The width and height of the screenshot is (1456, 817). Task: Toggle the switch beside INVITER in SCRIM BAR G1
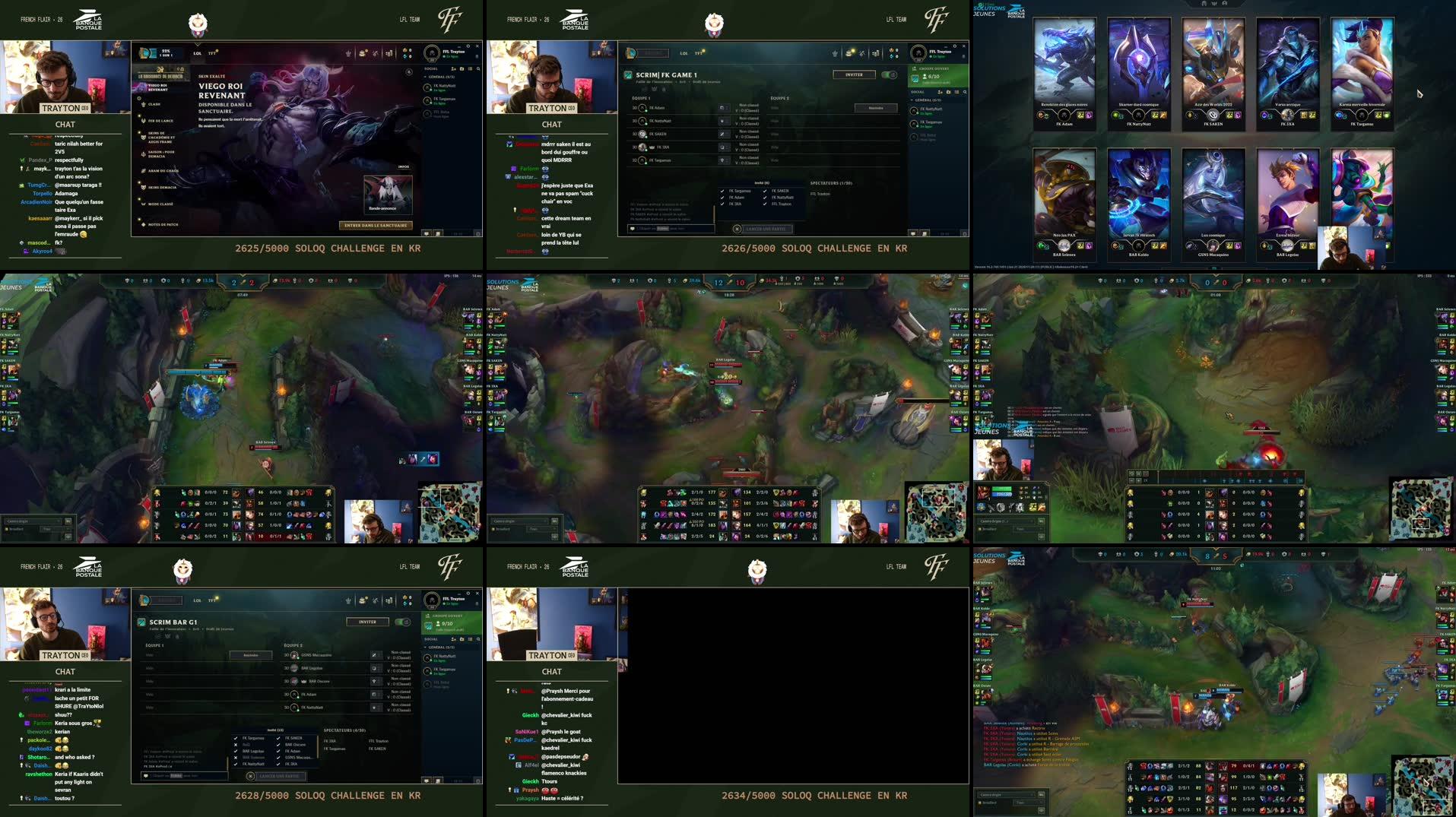coord(401,621)
